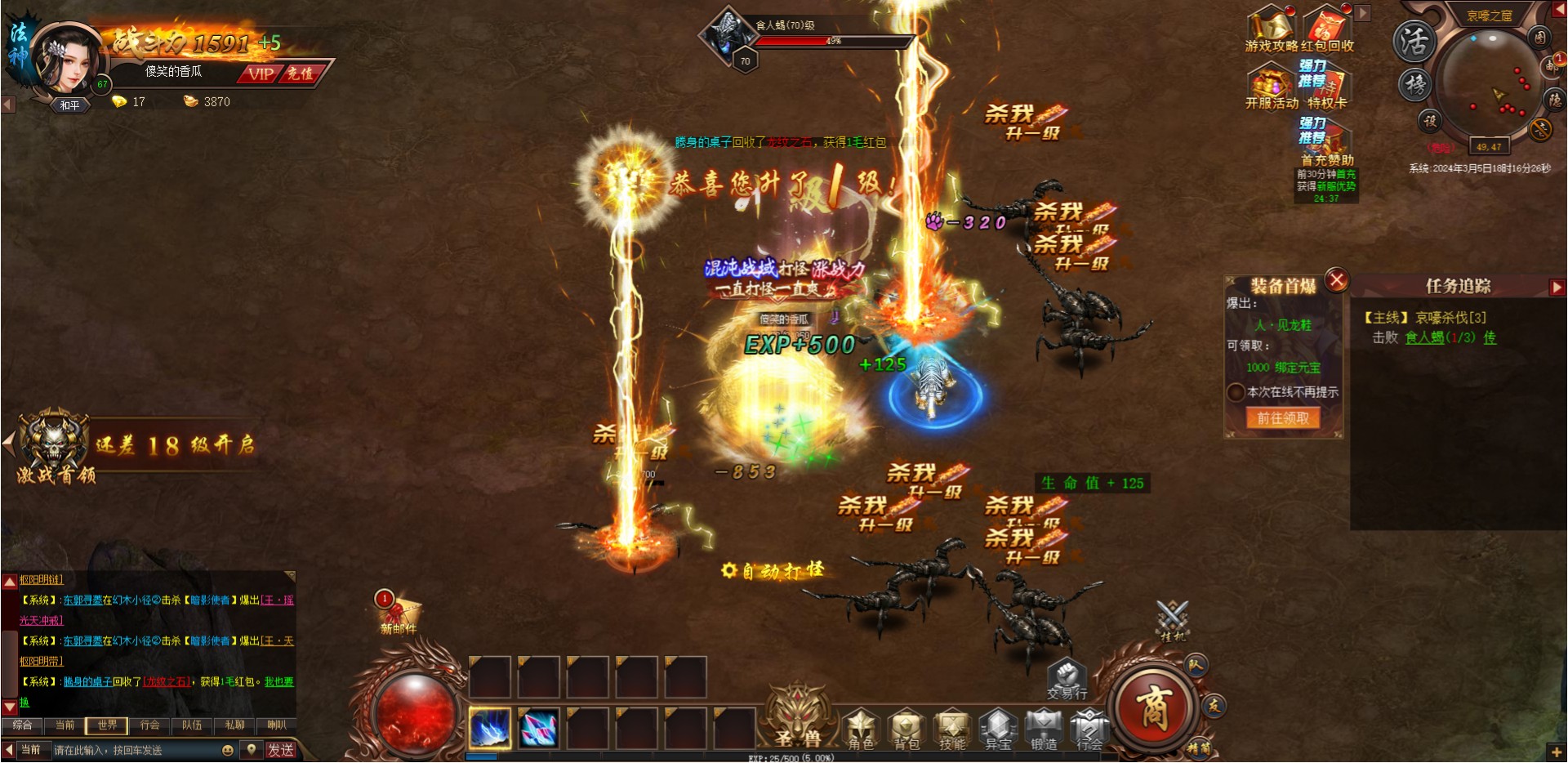
Task: Claim reward with 前往领取 button
Action: [1282, 418]
